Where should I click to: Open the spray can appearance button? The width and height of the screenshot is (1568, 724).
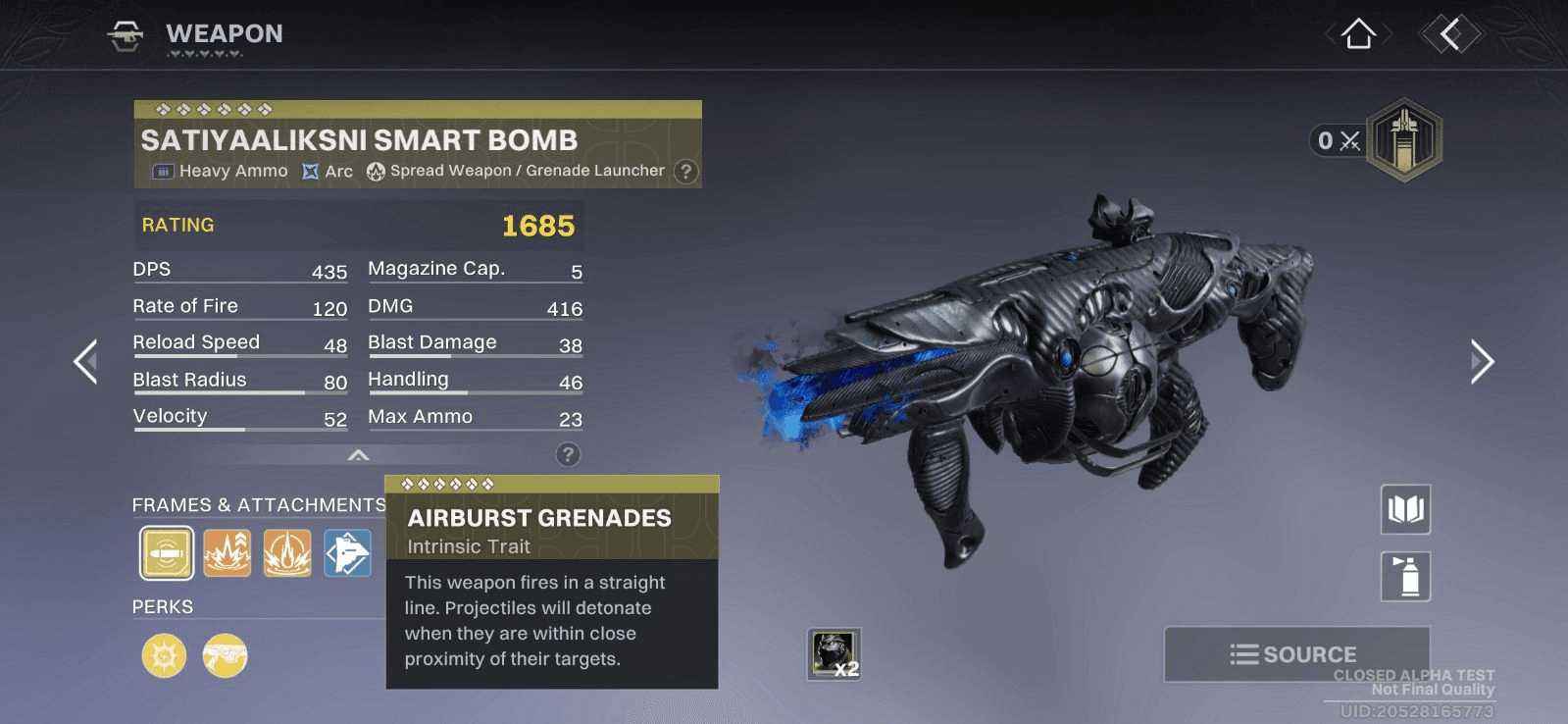point(1405,576)
